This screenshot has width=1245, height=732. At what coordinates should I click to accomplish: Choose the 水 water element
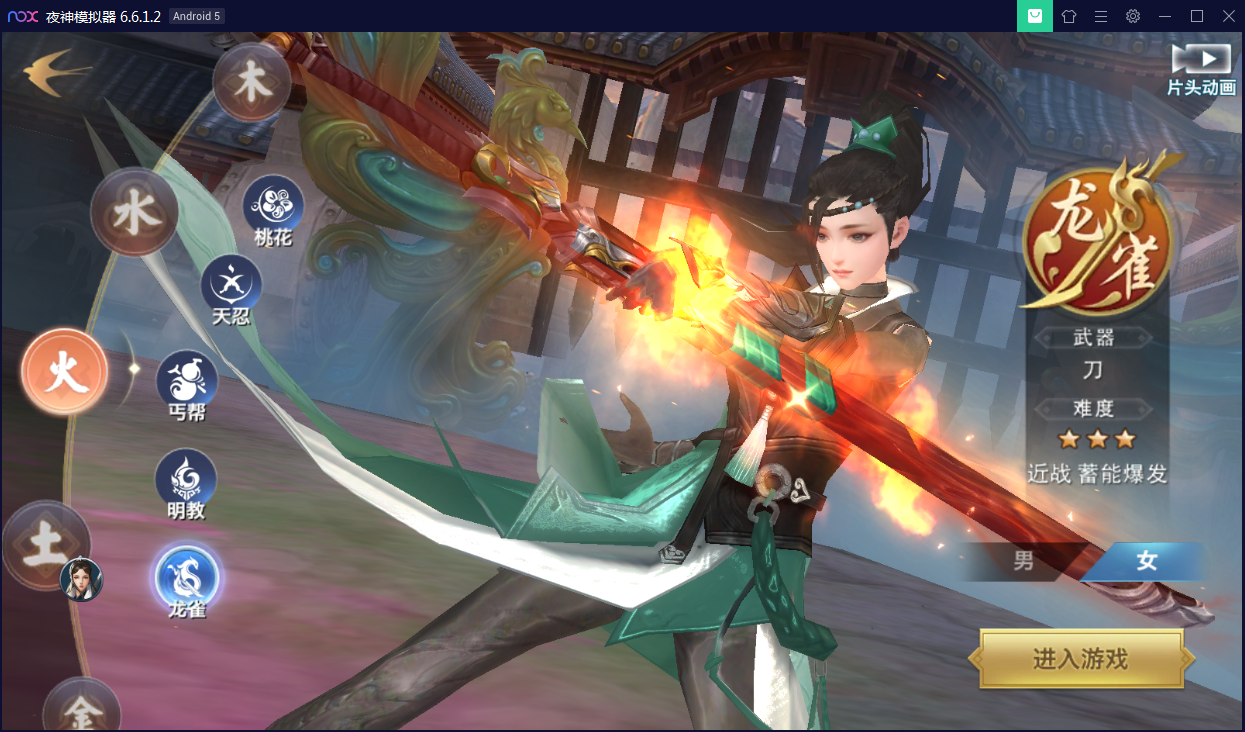click(x=134, y=212)
